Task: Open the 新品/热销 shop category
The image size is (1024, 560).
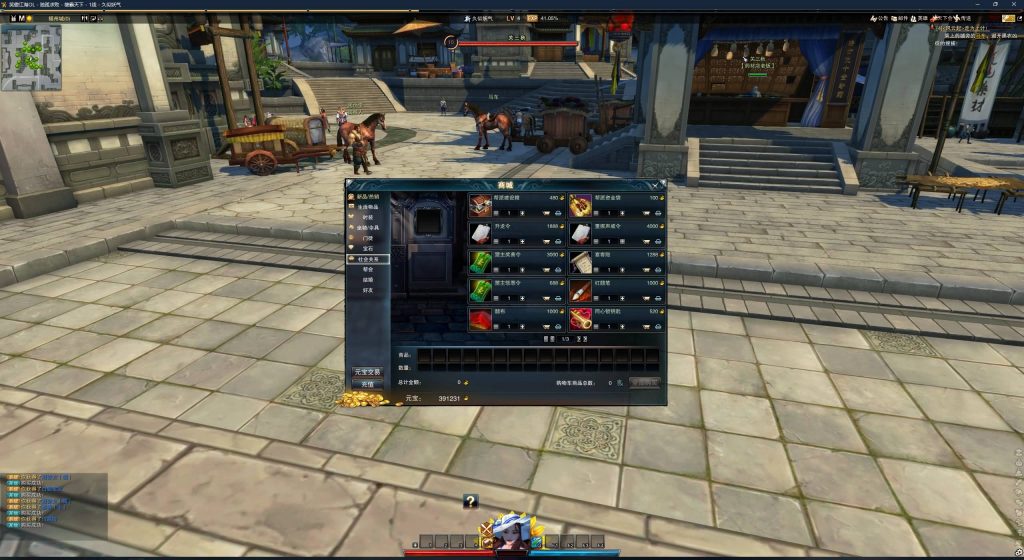Action: click(x=367, y=197)
